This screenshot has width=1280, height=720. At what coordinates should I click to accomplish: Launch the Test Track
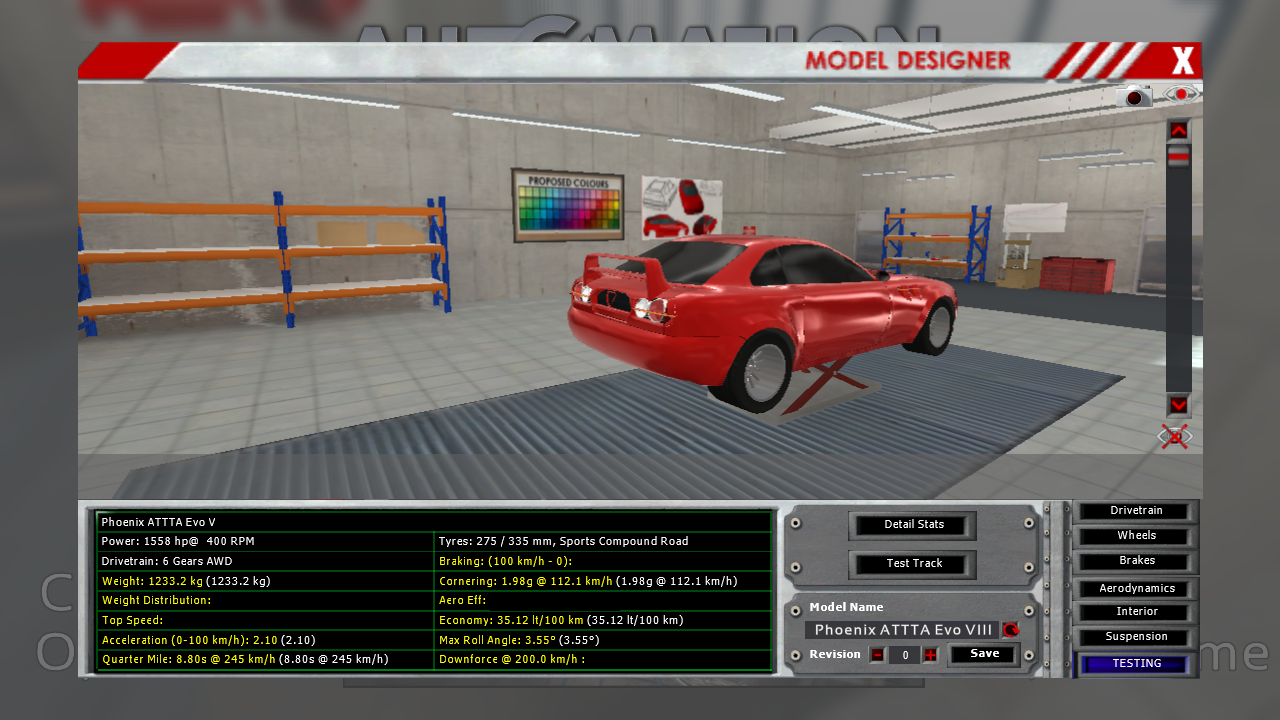[913, 564]
